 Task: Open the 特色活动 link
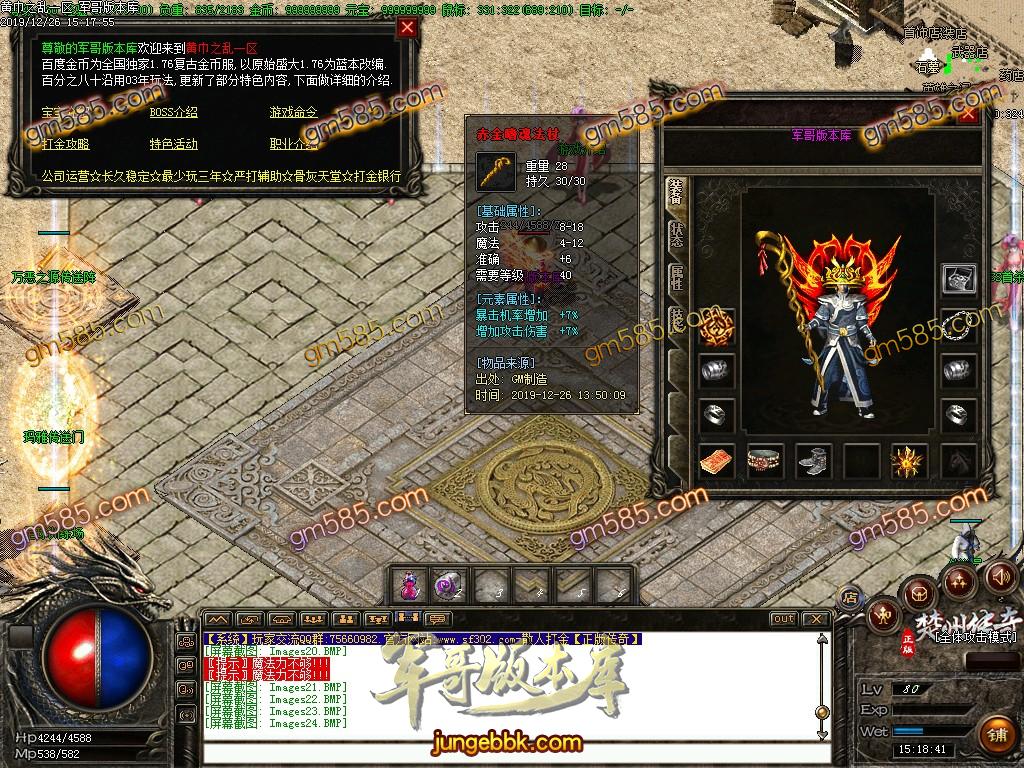click(x=173, y=144)
